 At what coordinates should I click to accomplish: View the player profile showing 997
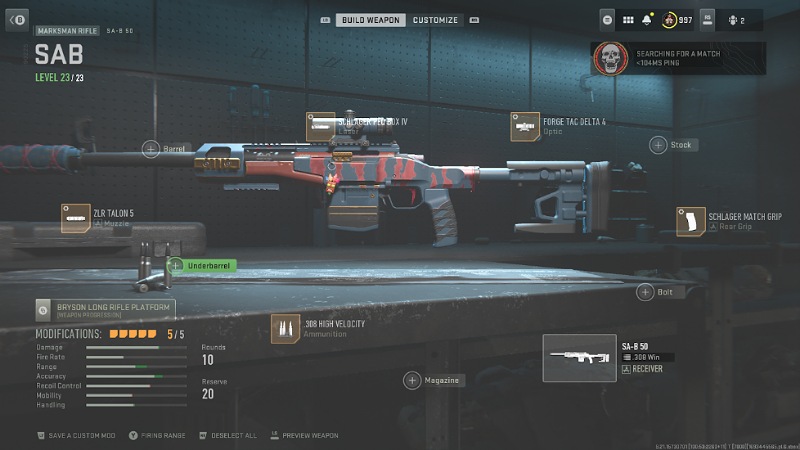pos(679,19)
